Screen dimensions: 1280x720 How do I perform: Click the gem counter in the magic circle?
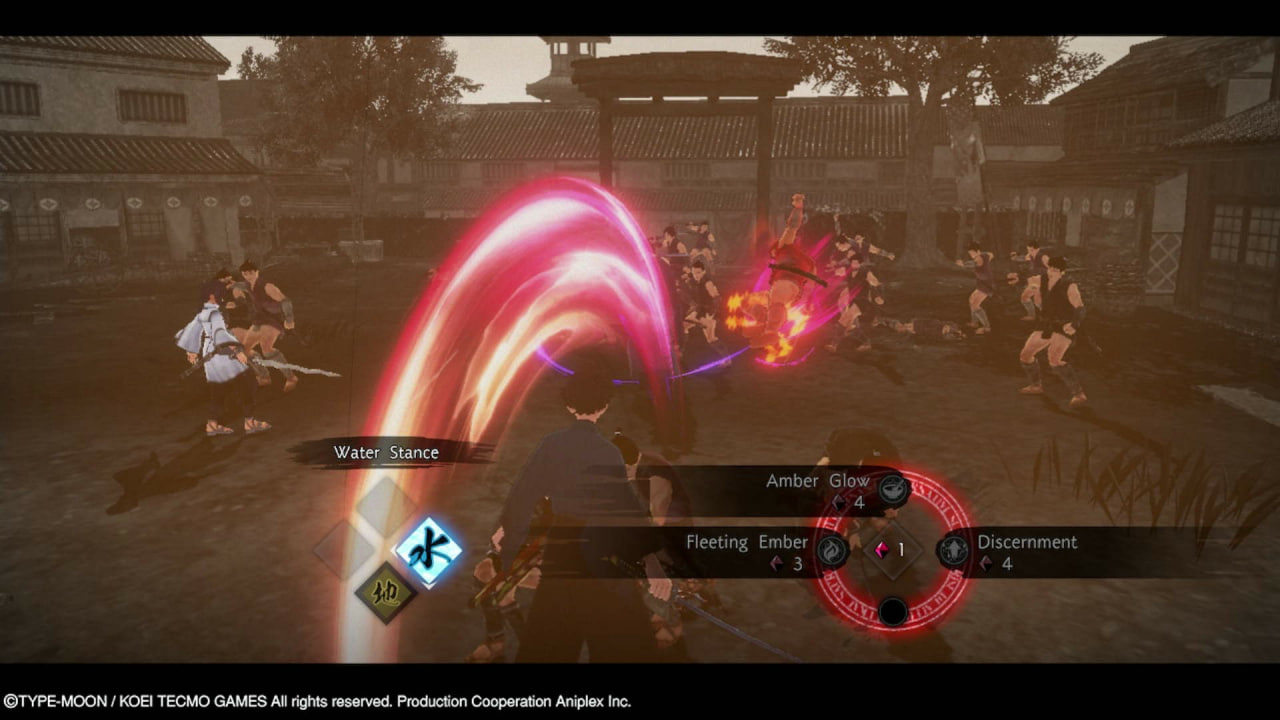tap(892, 550)
